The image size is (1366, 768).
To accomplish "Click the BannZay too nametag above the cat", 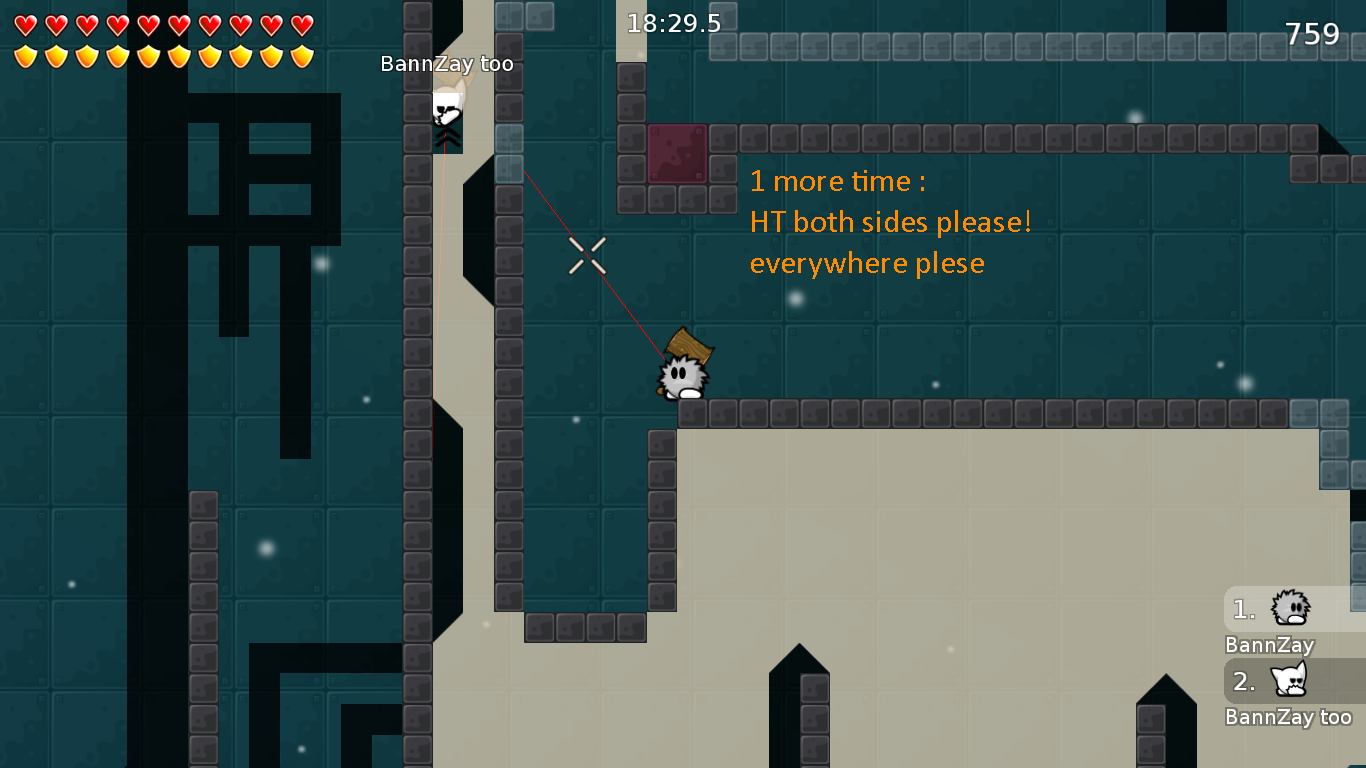I will coord(446,62).
